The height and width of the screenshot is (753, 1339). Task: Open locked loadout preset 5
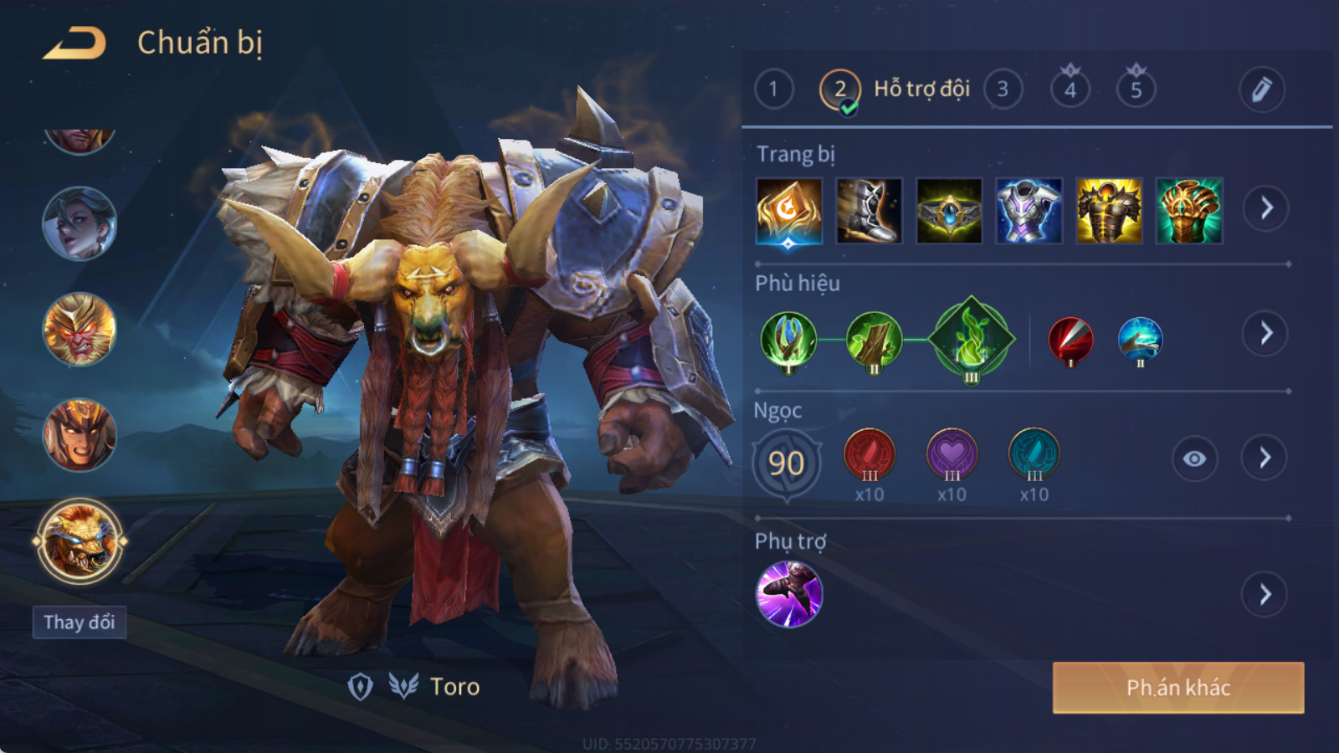click(x=1136, y=90)
